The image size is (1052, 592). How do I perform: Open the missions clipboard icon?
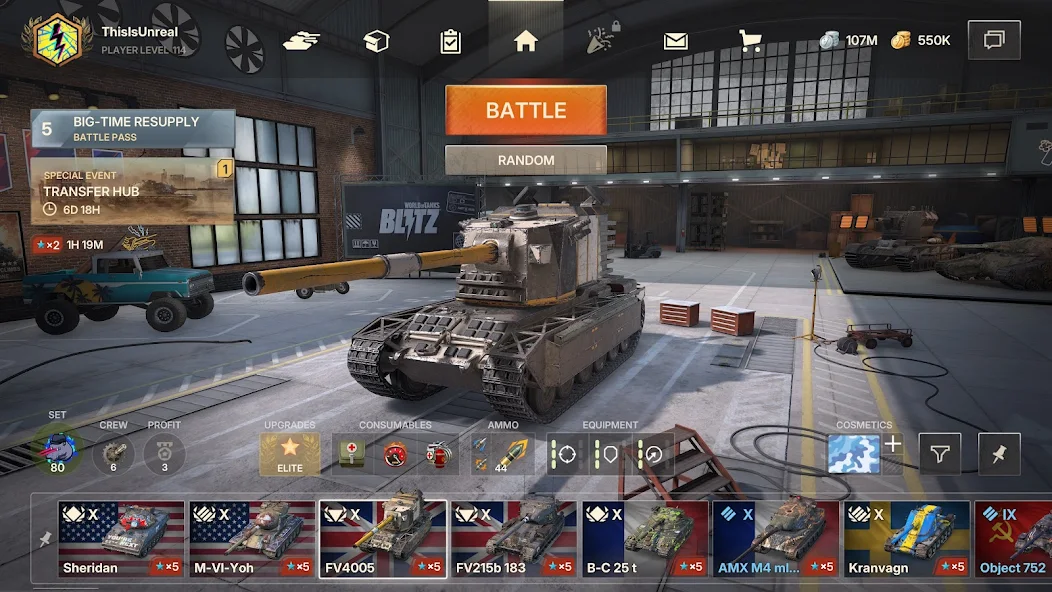(450, 41)
